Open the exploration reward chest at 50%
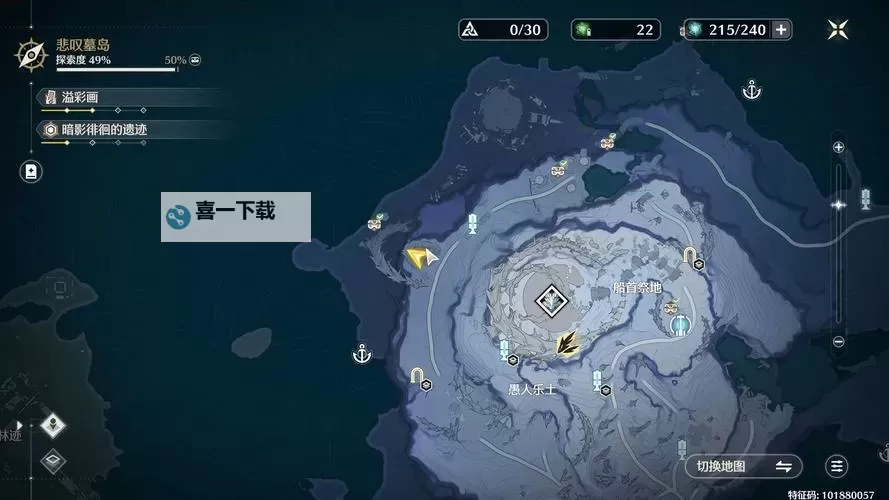Screen dimensions: 889x500 (x=195, y=61)
